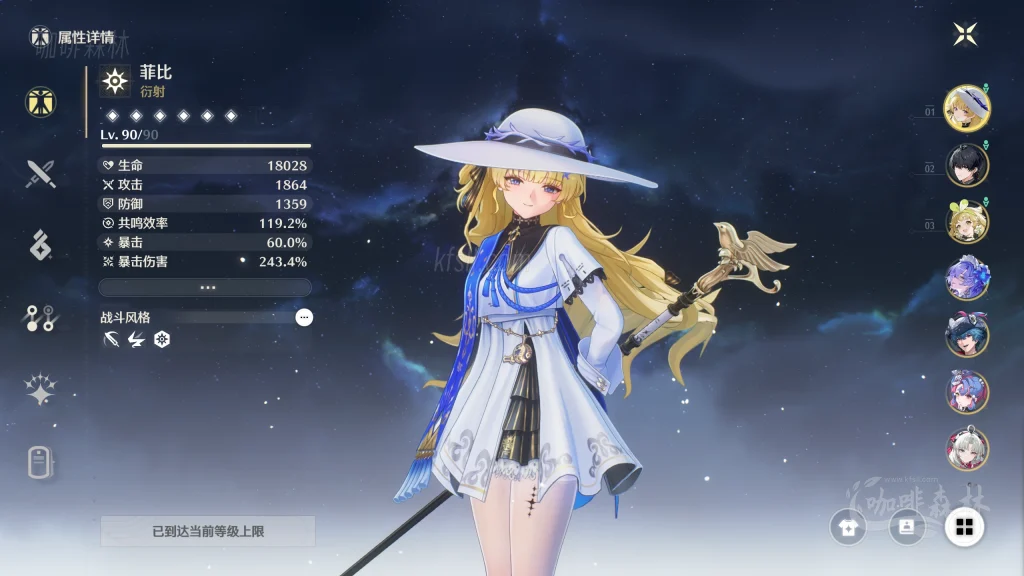This screenshot has height=576, width=1024.
Task: Open the 战斗风格 combat style details button
Action: (304, 317)
